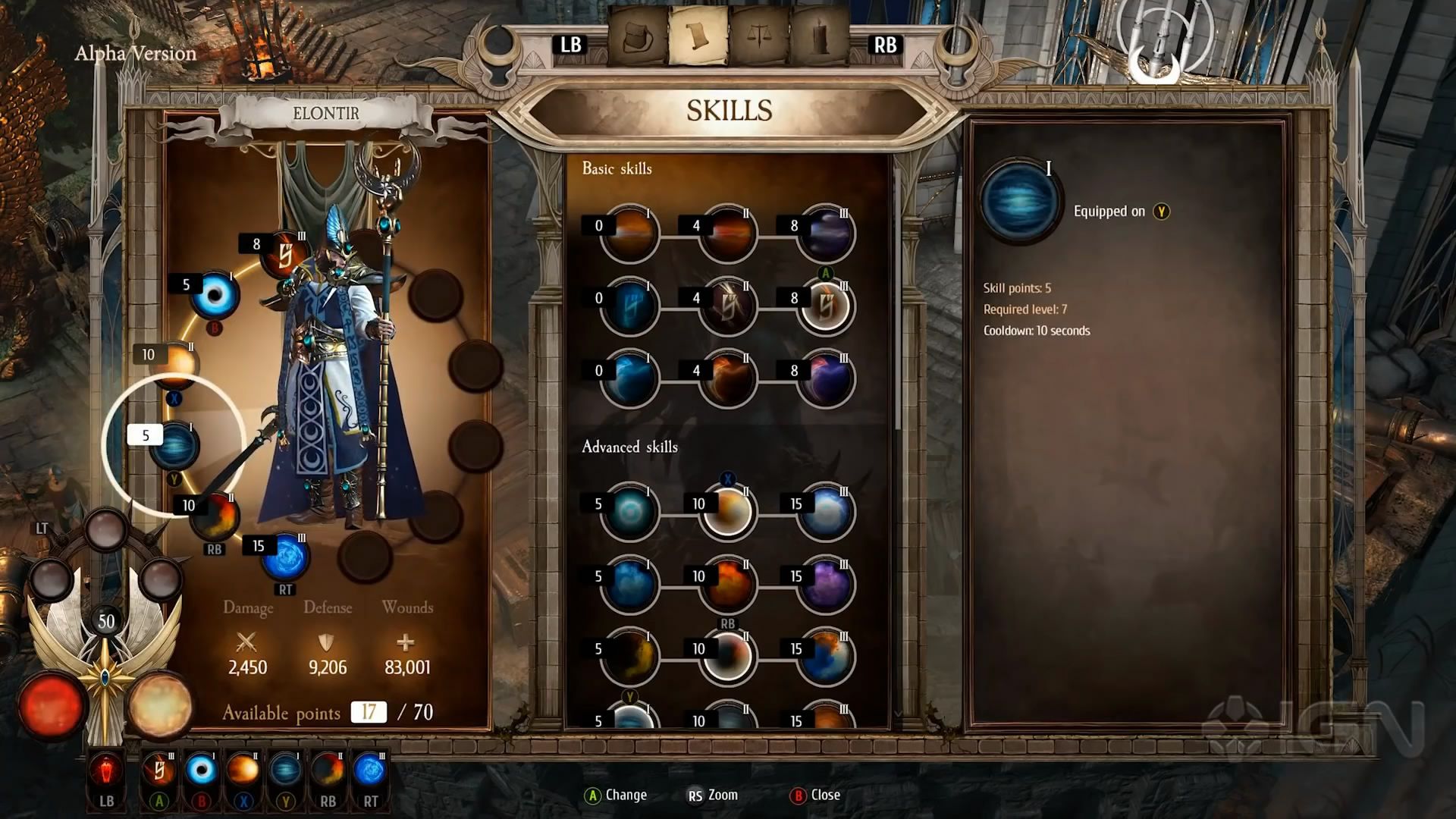Select the tier III blue sphere above RT
Image resolution: width=1456 pixels, height=819 pixels.
click(285, 557)
